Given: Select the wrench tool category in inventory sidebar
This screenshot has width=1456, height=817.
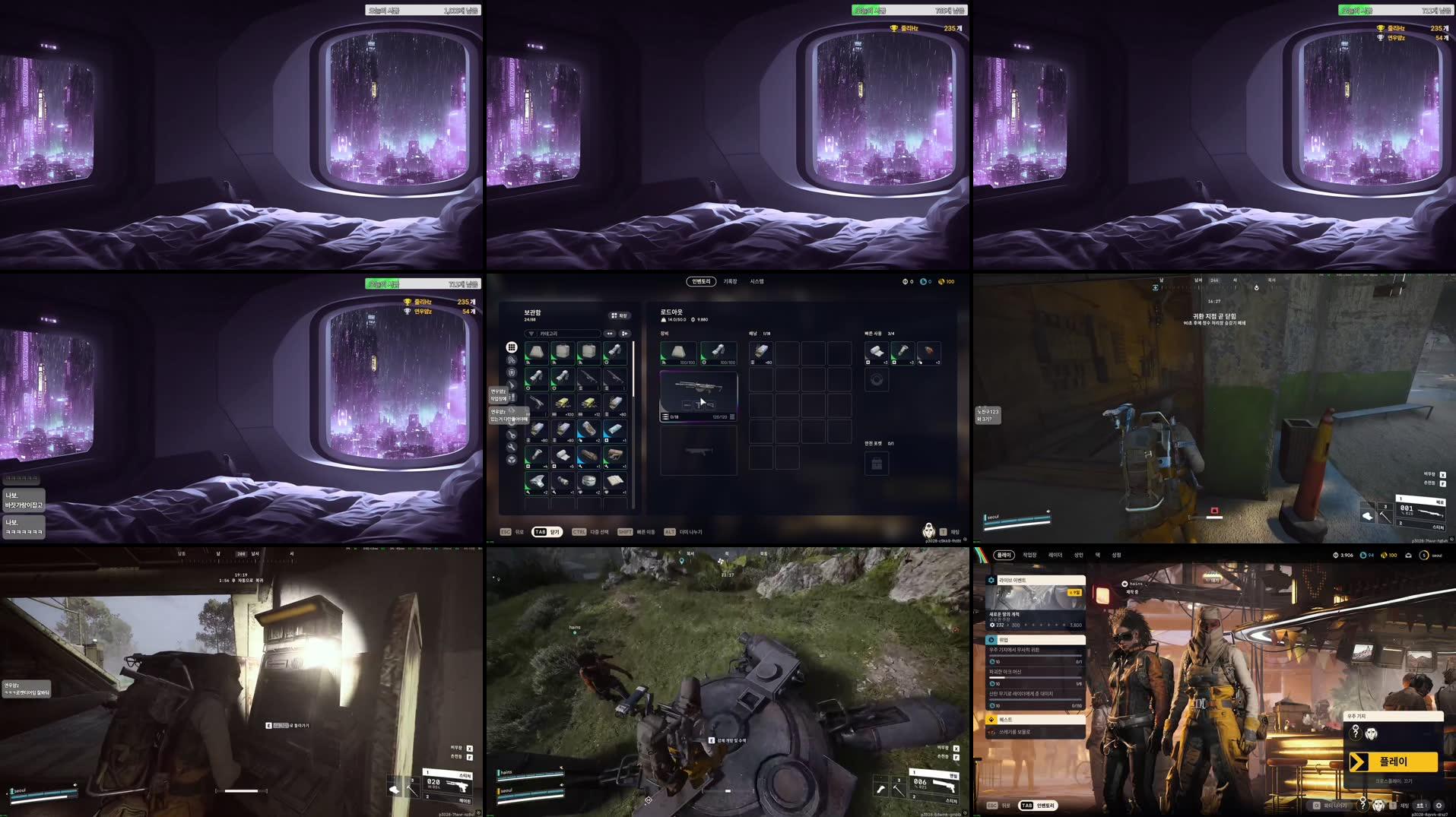Looking at the screenshot, I should coord(511,445).
